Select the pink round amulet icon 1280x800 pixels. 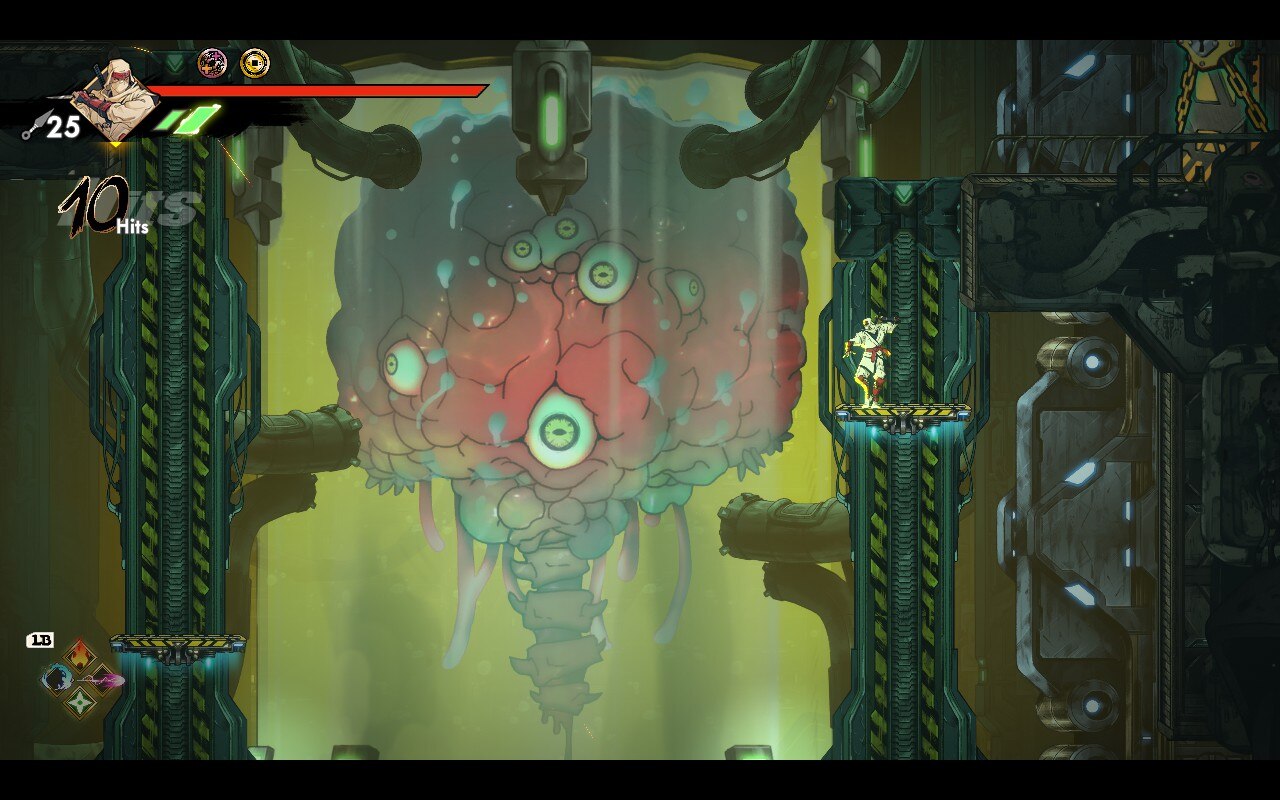(212, 64)
